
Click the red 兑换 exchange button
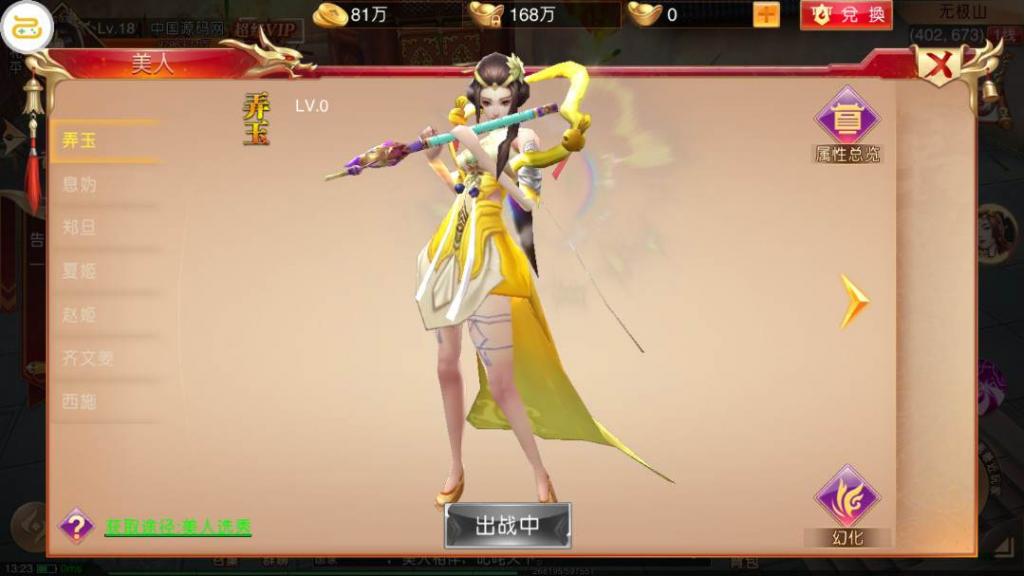[846, 15]
